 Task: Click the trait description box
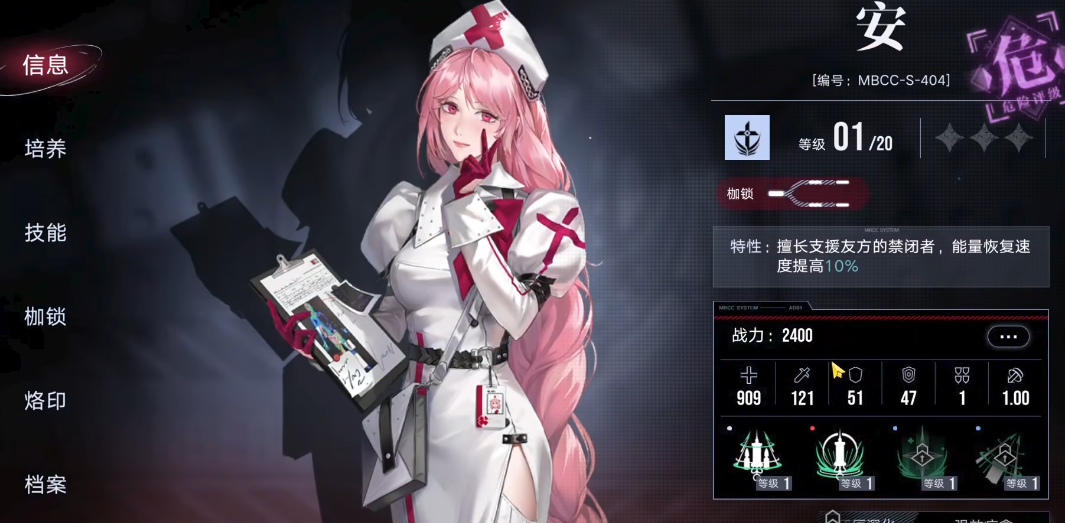[880, 257]
